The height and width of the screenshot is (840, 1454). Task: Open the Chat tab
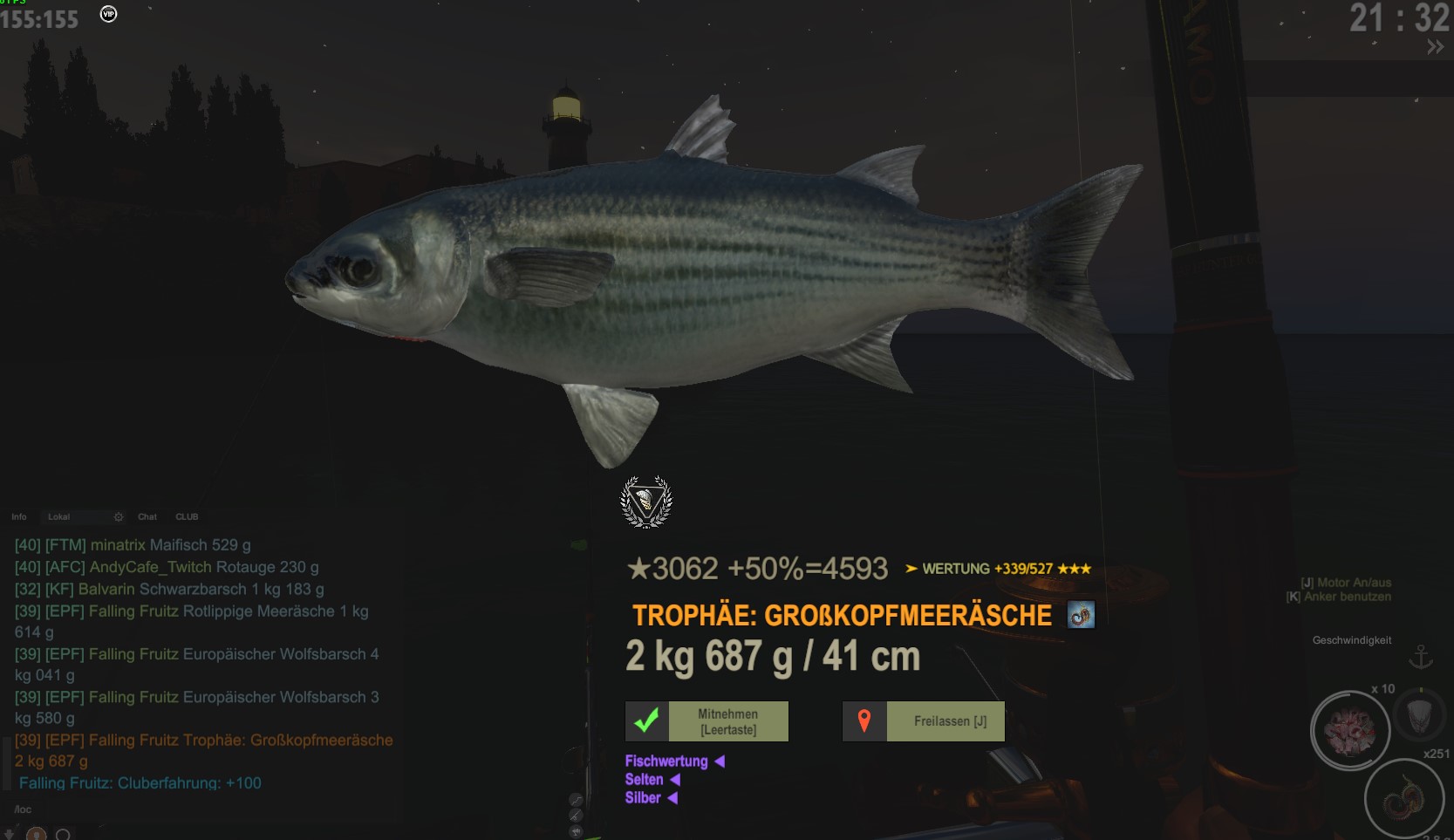147,517
